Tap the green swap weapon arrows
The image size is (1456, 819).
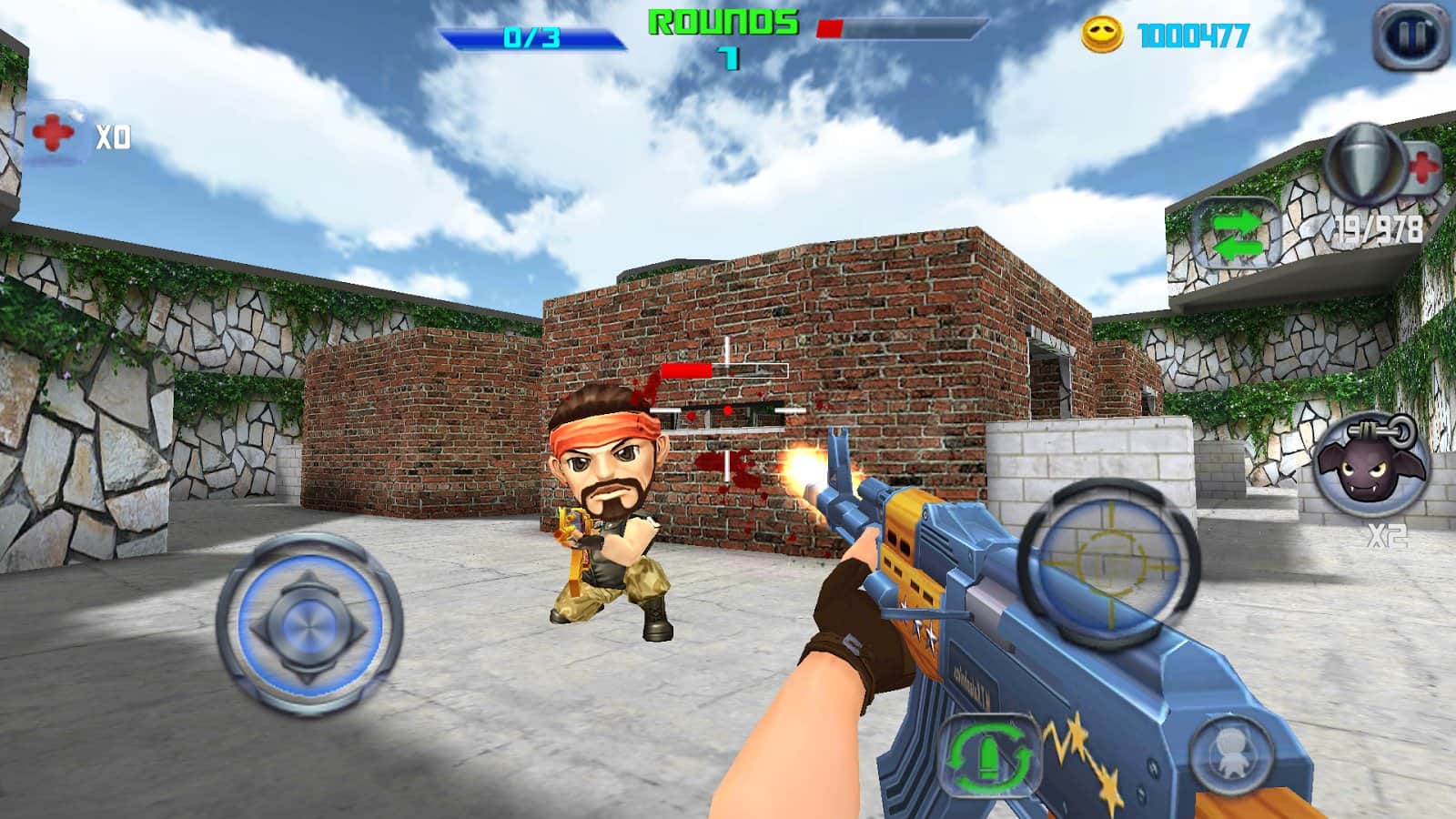(x=1236, y=234)
